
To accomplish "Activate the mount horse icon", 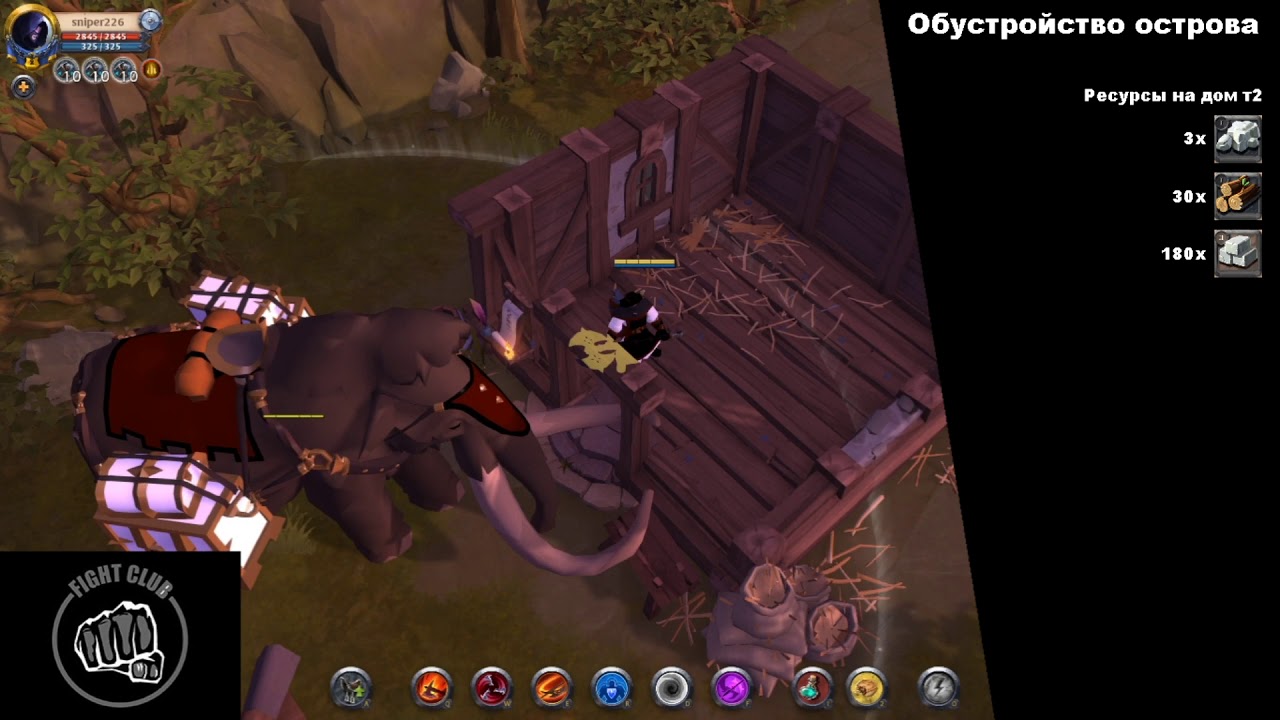I will coord(351,688).
